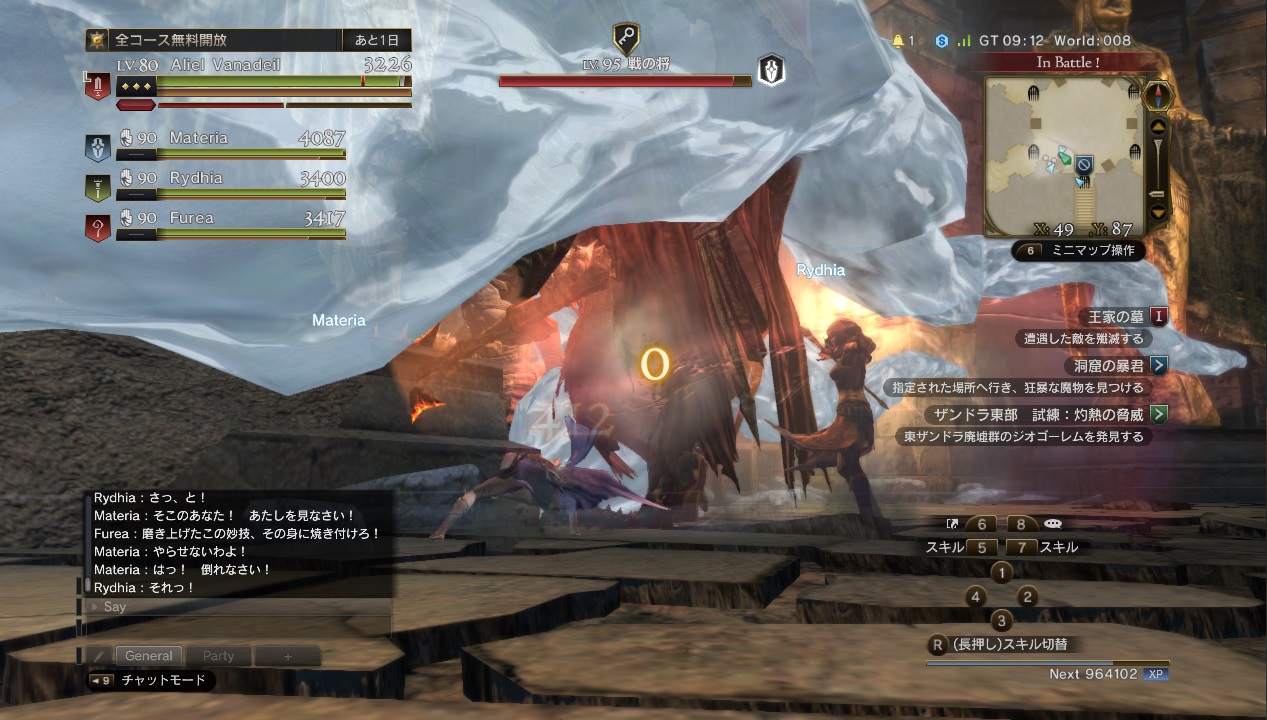
Task: Open the minimap
Action: point(1062,157)
